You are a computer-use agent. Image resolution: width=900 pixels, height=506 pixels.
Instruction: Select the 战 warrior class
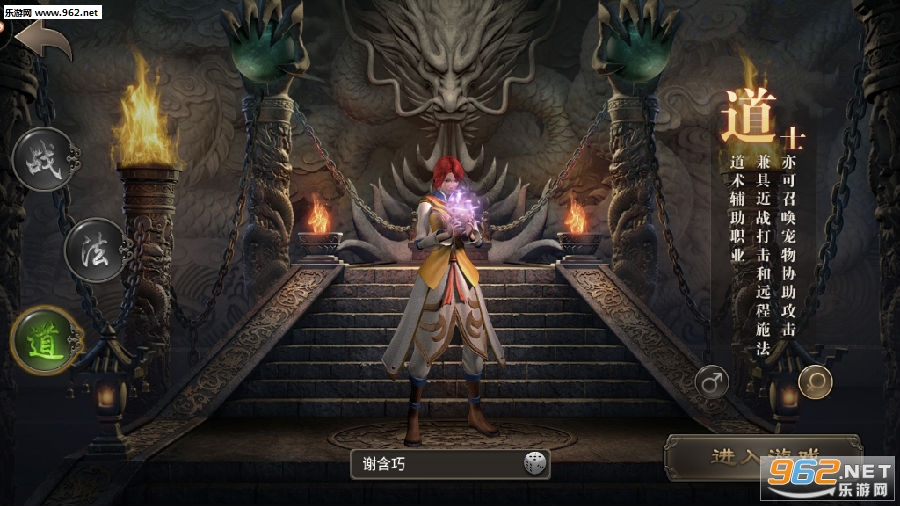41,161
